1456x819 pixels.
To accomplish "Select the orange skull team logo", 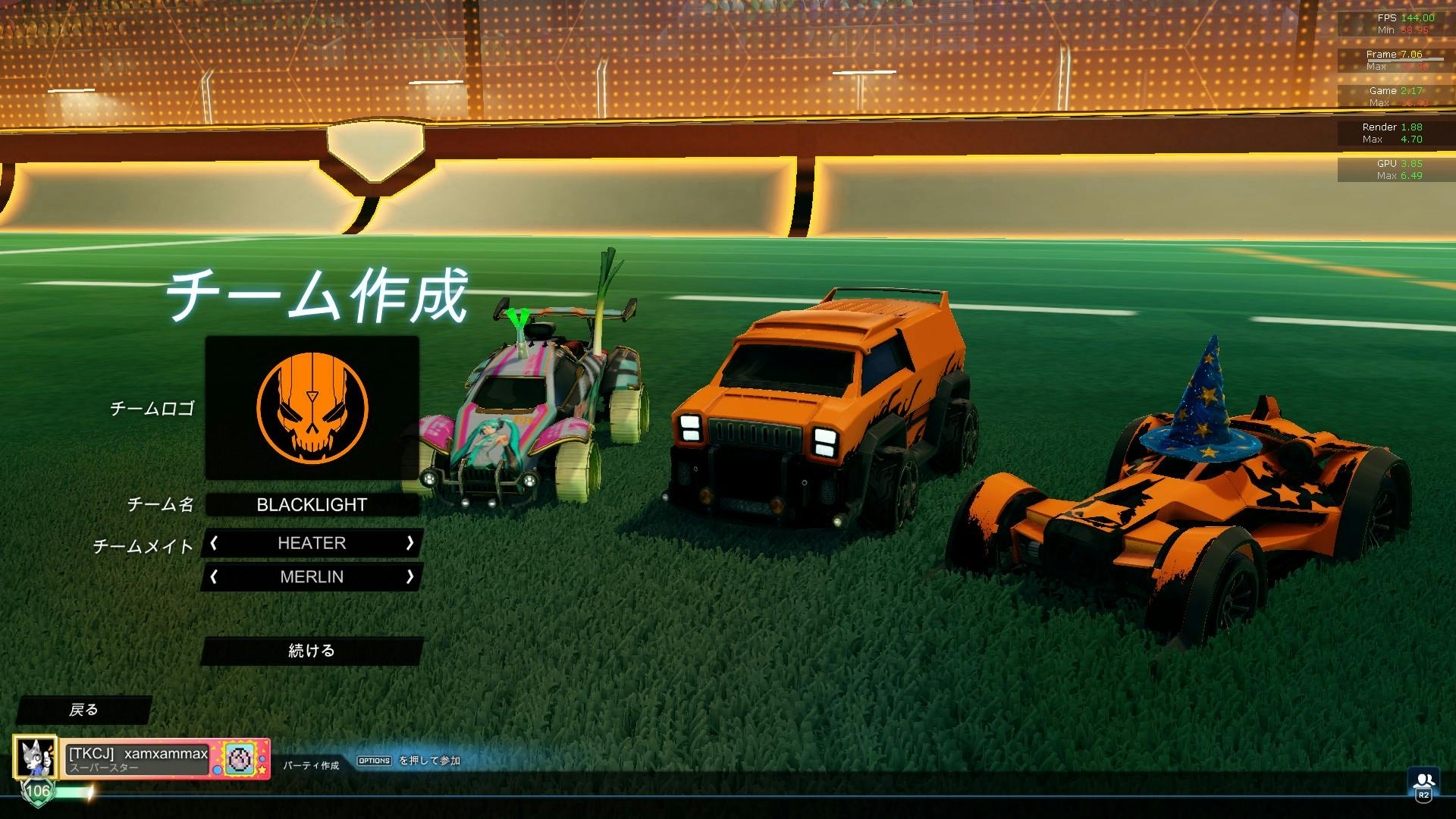I will pos(312,408).
